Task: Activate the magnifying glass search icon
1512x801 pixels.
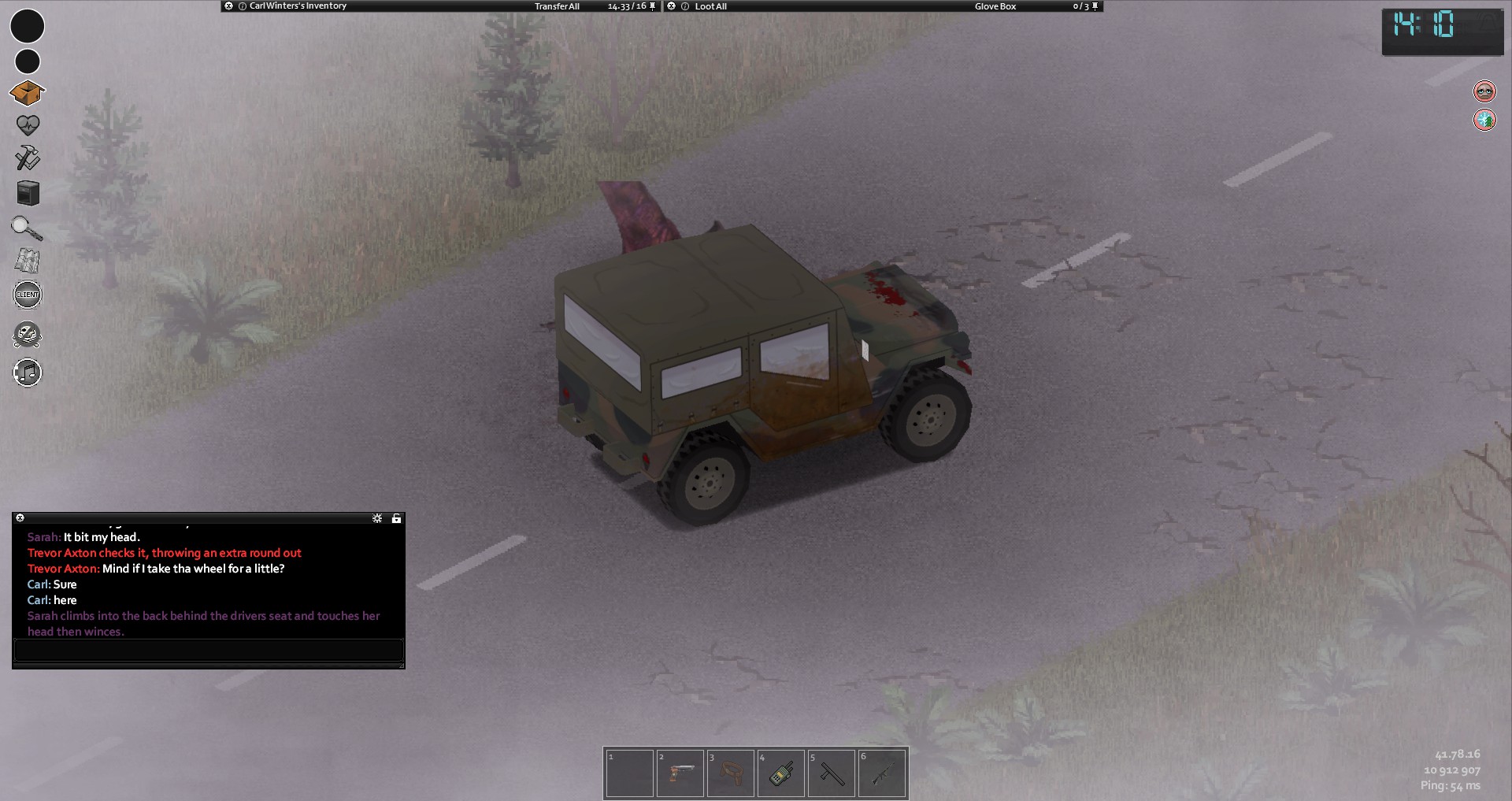Action: coord(27,228)
